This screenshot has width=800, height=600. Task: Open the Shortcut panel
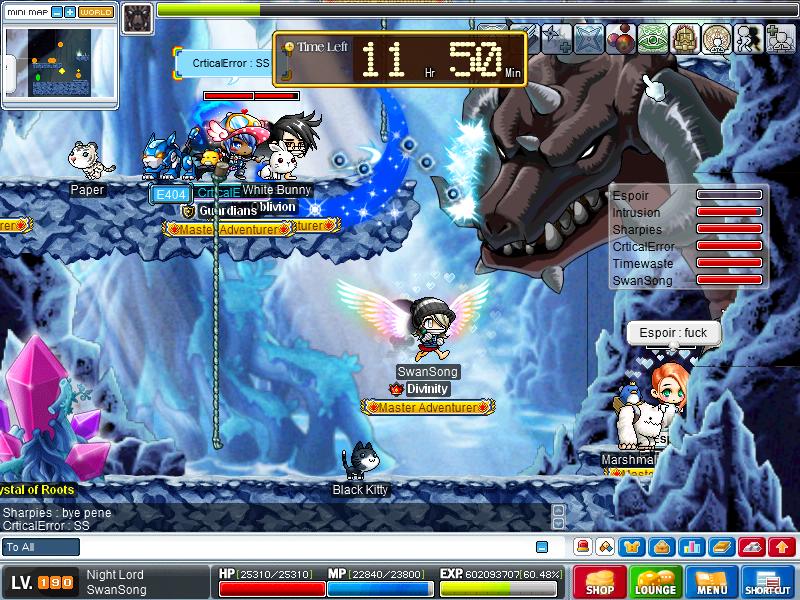coord(768,582)
